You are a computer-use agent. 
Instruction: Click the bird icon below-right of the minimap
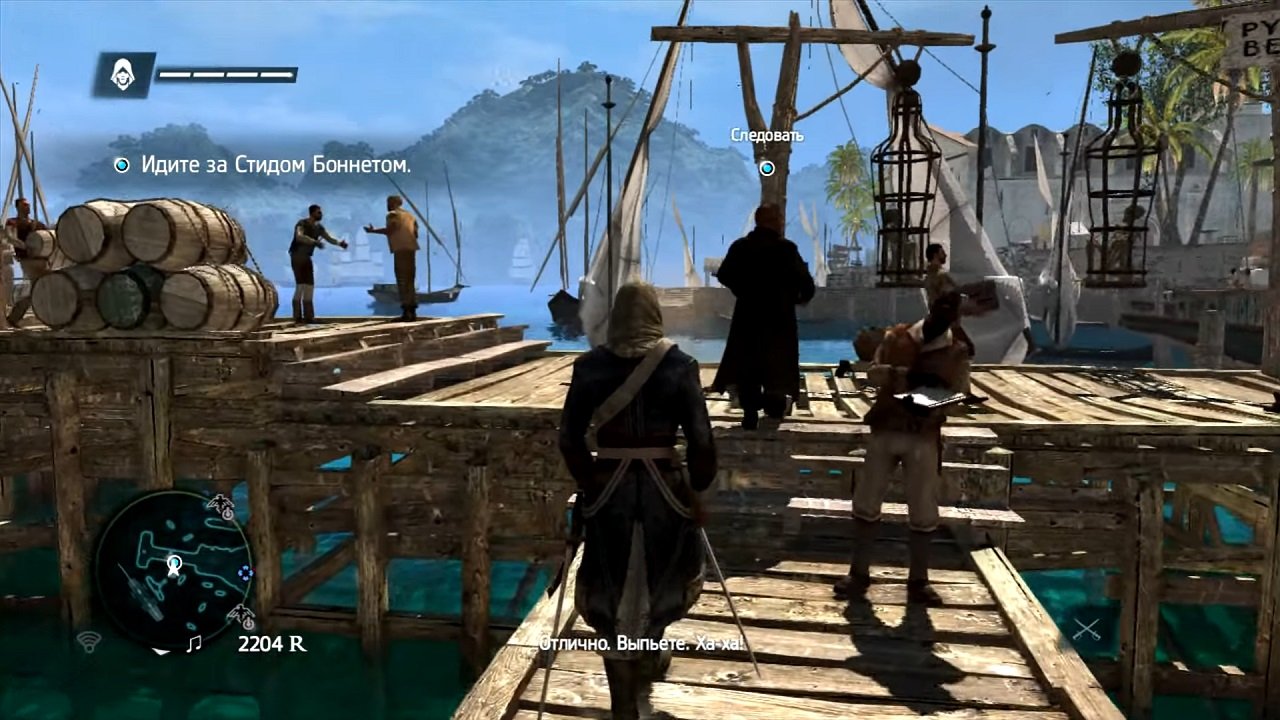click(240, 613)
